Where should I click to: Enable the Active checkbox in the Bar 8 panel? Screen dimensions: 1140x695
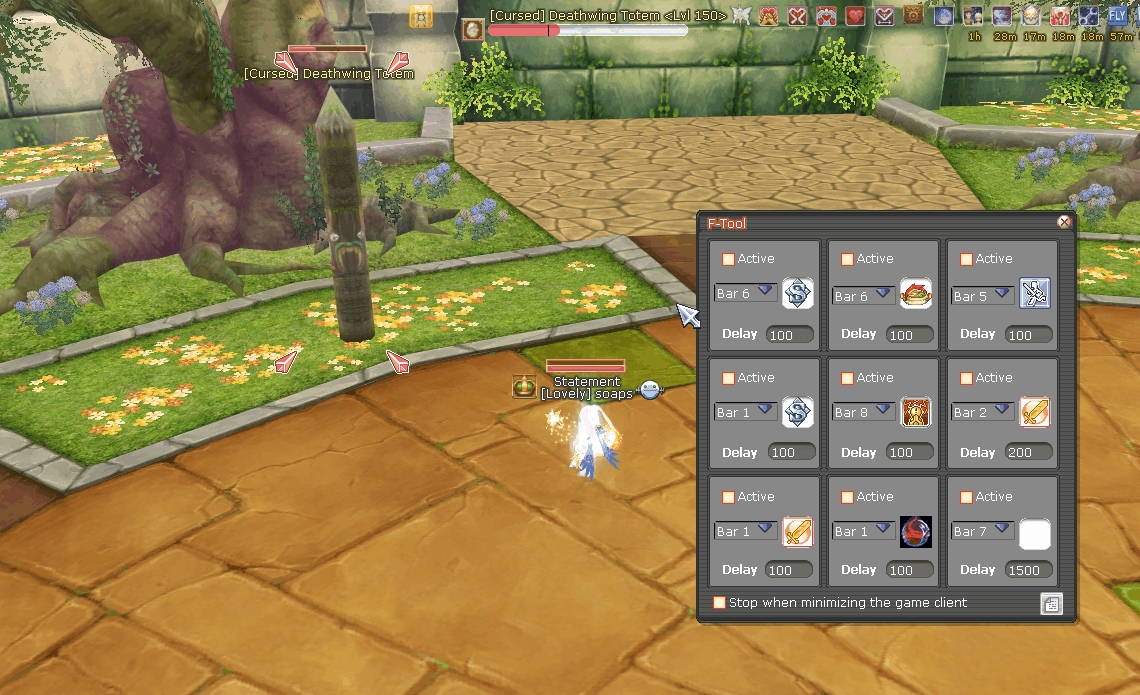pos(847,378)
